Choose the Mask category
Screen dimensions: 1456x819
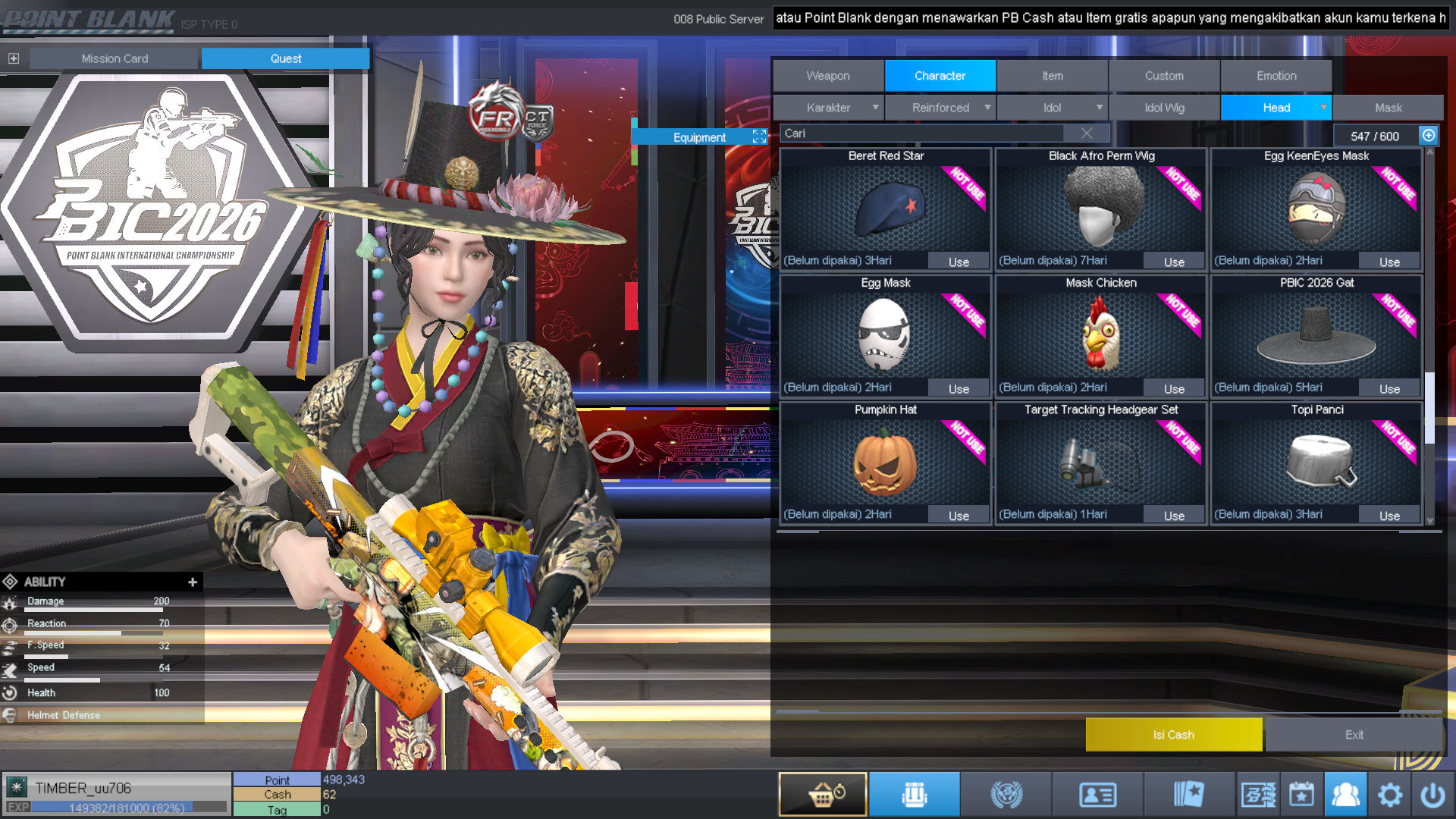pos(1388,108)
